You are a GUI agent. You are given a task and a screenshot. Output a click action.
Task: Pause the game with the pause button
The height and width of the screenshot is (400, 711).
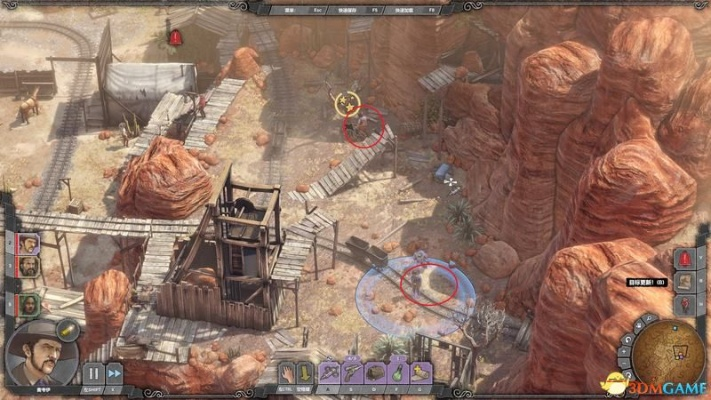coord(92,373)
